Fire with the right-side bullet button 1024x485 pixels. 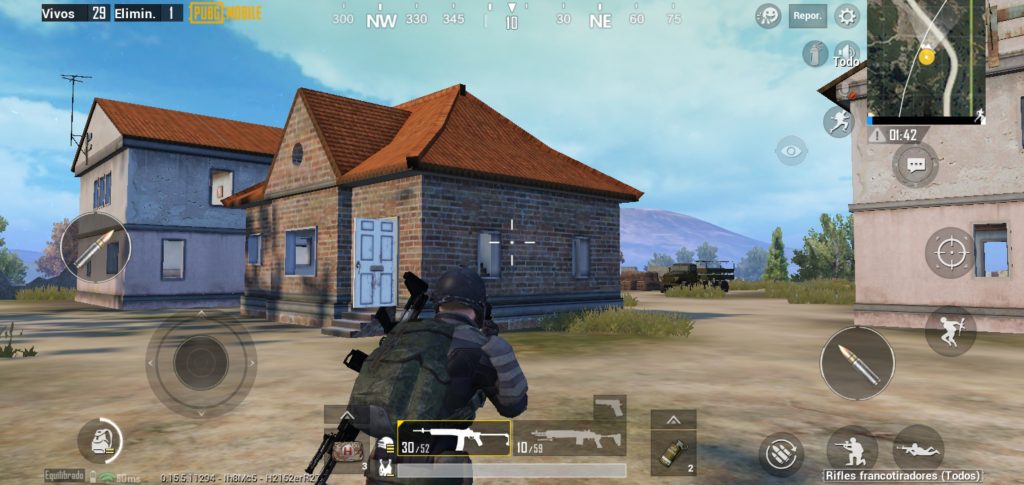(x=857, y=363)
